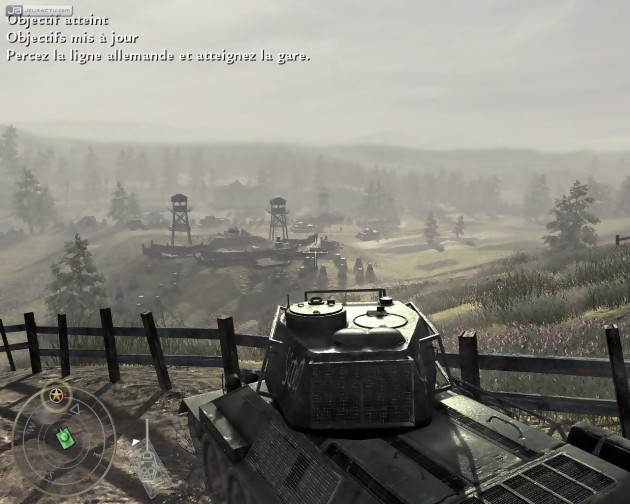Click the circular compass radar

pyautogui.click(x=62, y=437)
